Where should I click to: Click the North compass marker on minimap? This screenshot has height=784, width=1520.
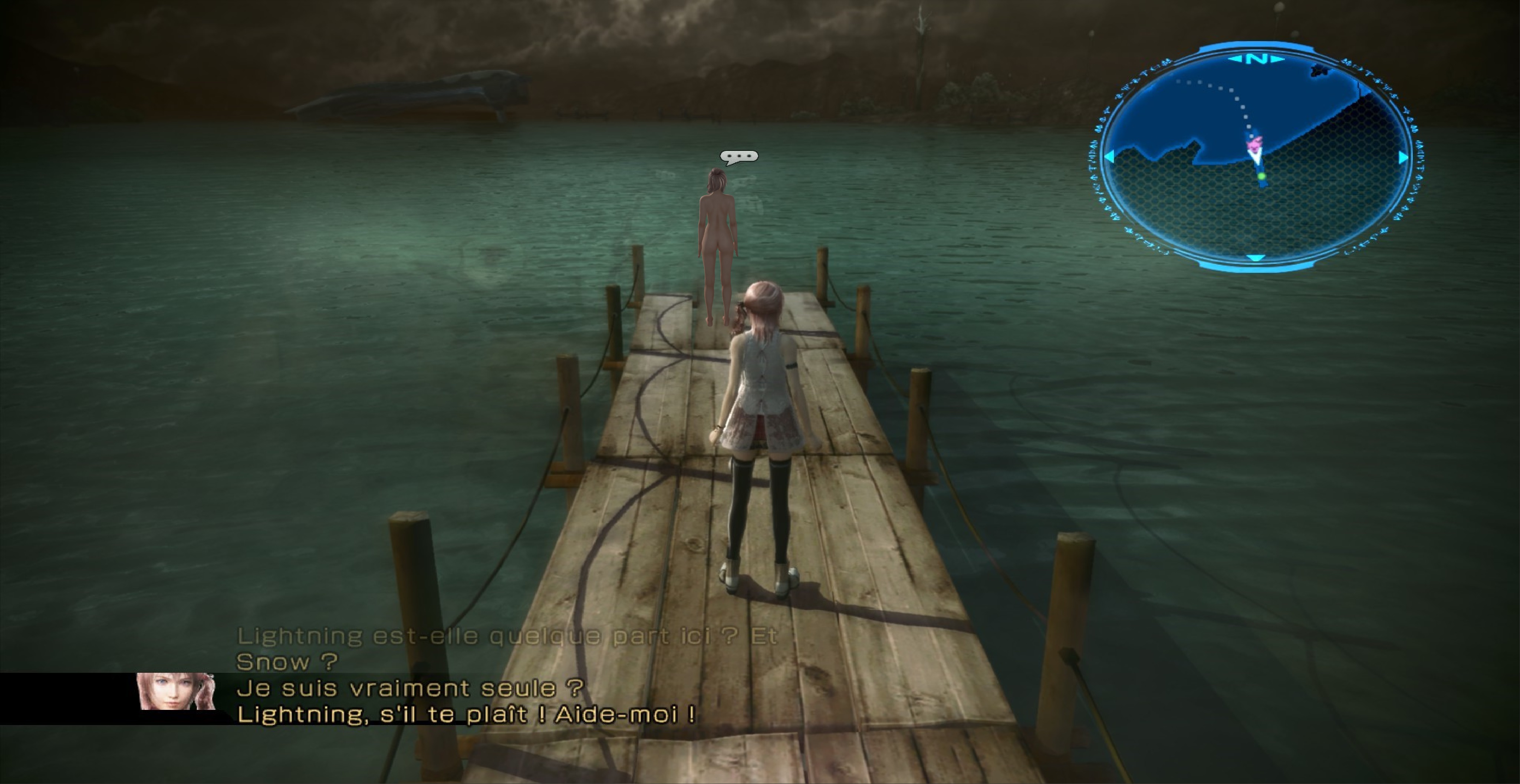[x=1257, y=59]
